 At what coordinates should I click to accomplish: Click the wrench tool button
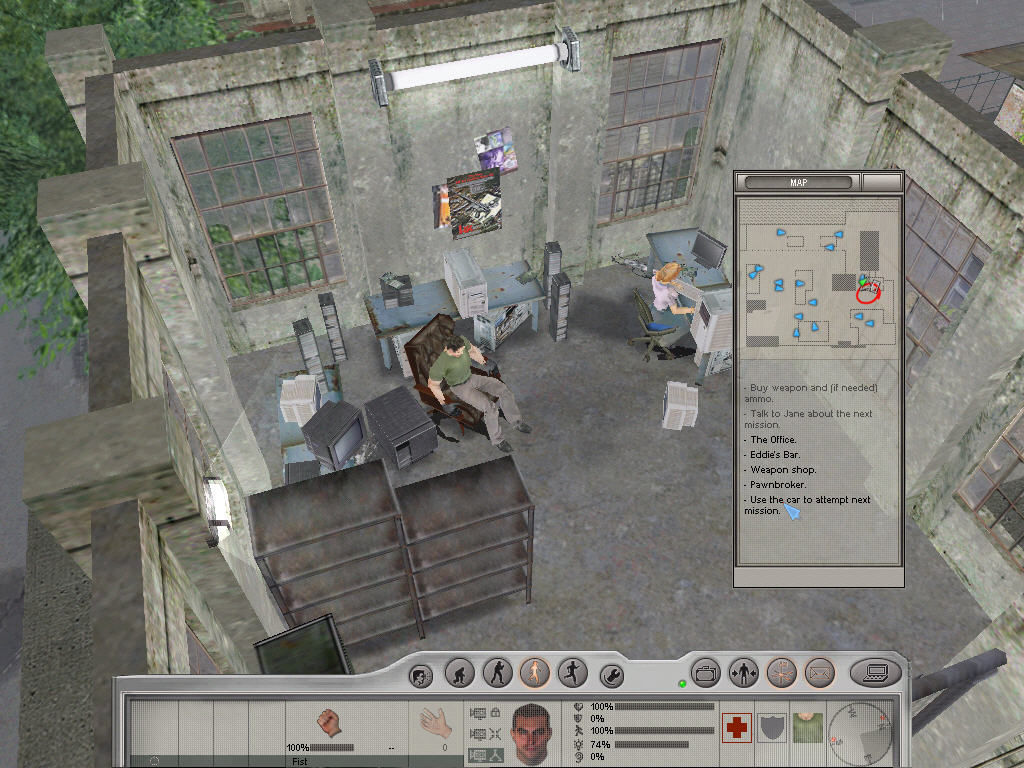point(611,675)
